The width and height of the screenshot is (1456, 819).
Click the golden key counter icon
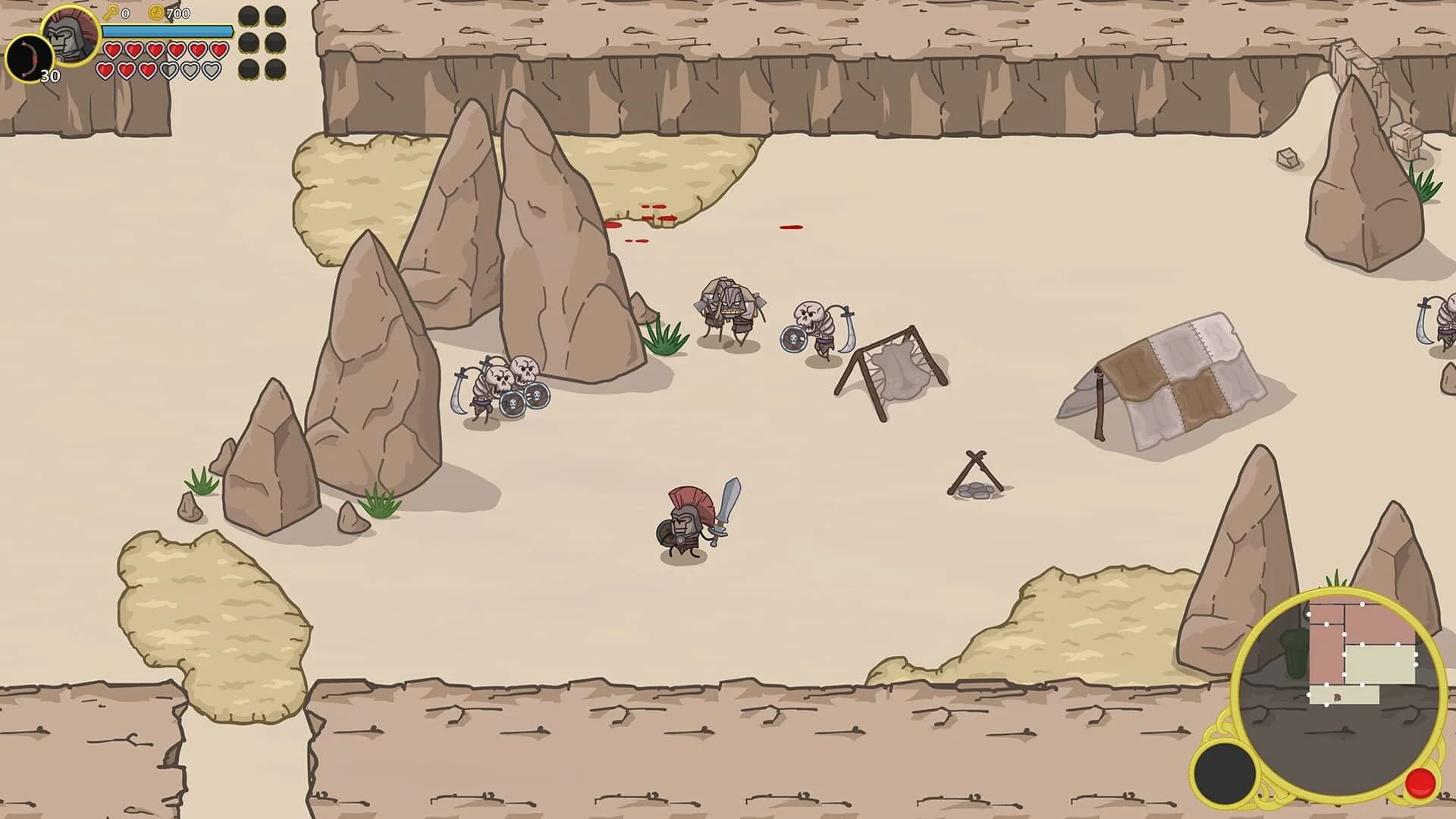(111, 12)
